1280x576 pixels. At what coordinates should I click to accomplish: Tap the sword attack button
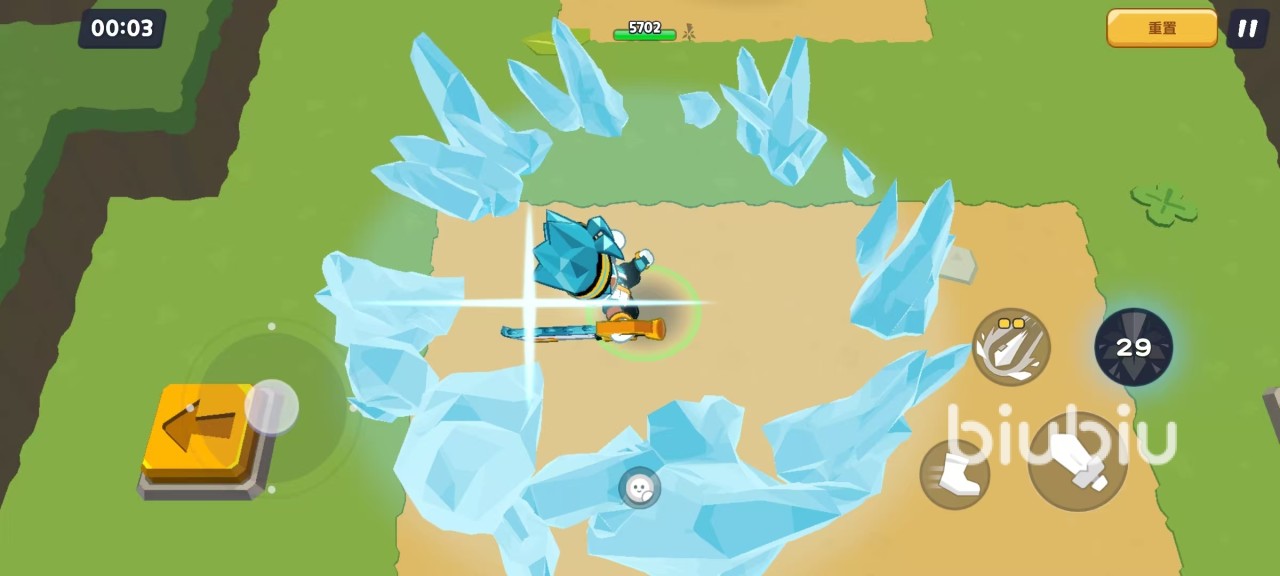tap(1077, 461)
